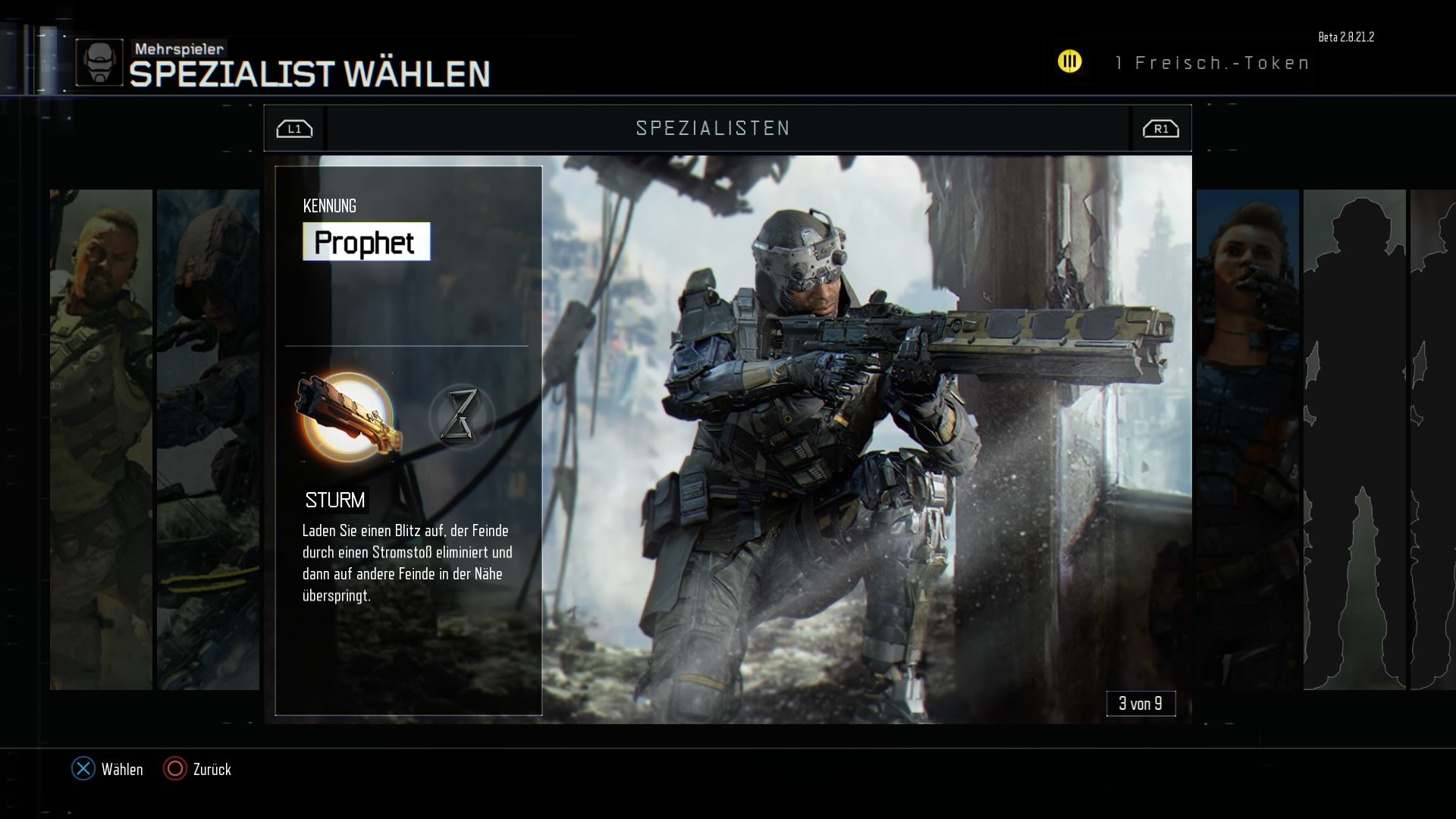This screenshot has height=819, width=1456.
Task: Click the Beta 2.8.21.2 version text
Action: pos(1347,35)
